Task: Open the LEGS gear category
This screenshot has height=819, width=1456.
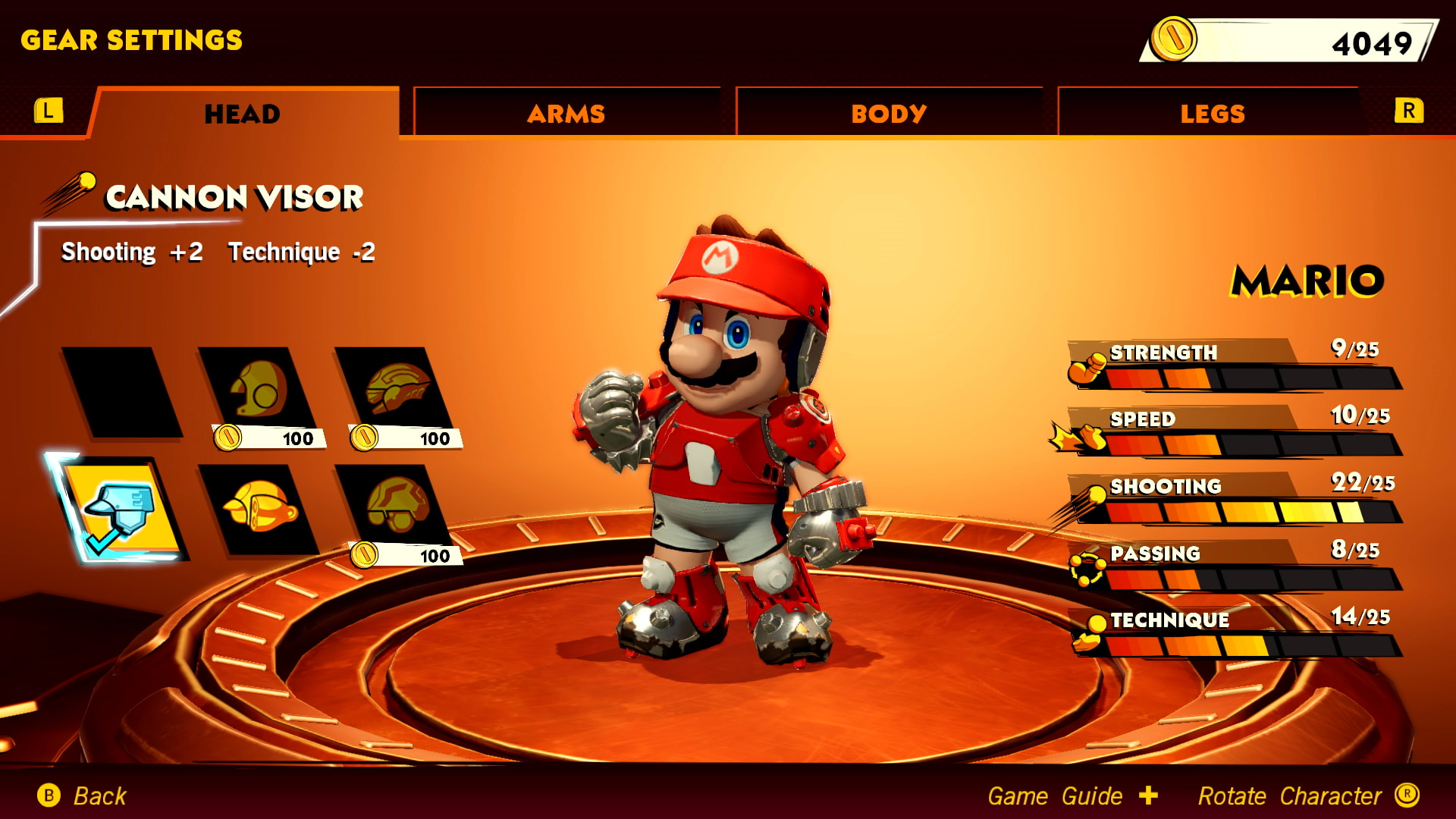Action: (1212, 112)
